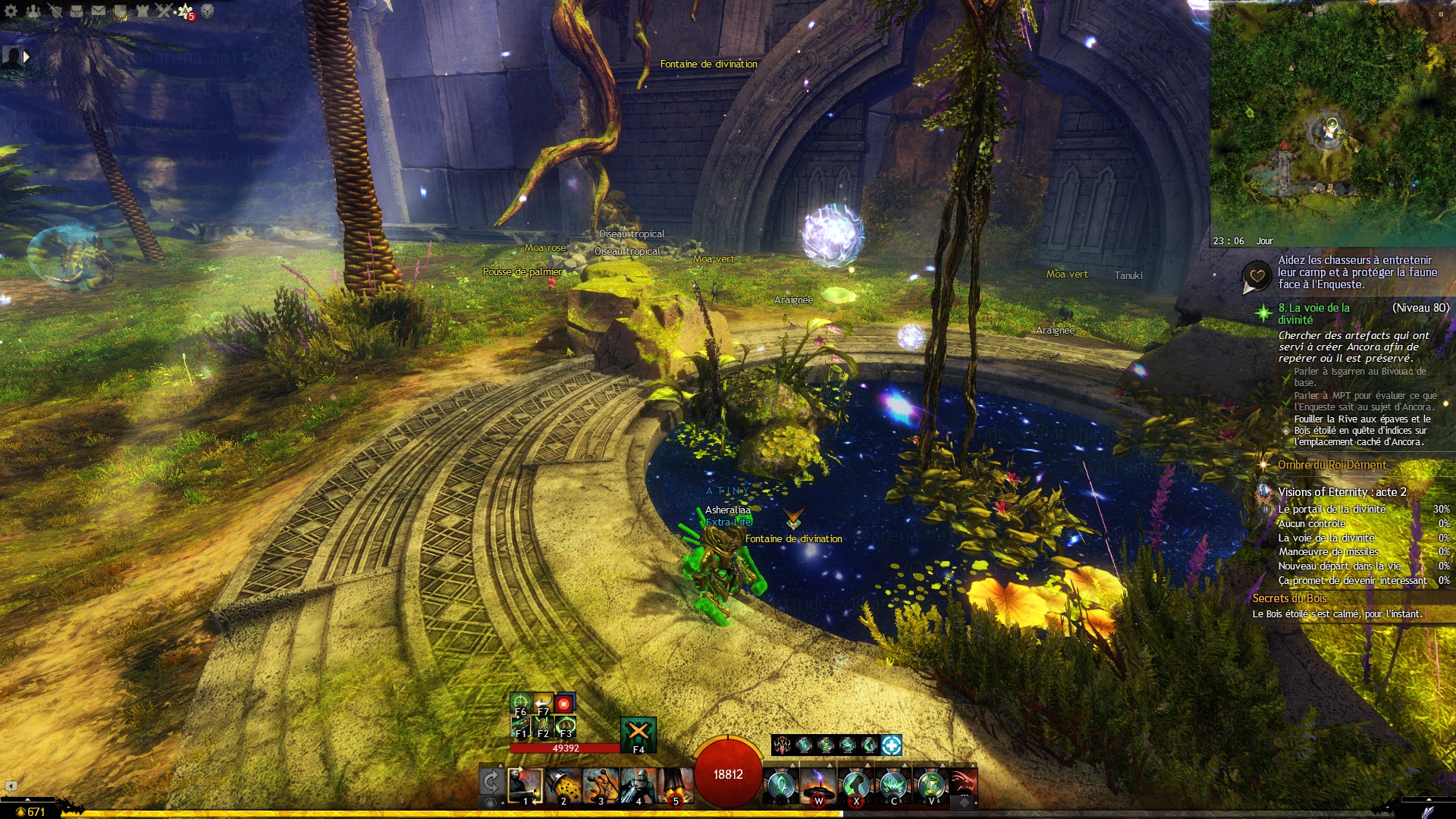Select the La voie de la divinité story objective

coord(1314,313)
